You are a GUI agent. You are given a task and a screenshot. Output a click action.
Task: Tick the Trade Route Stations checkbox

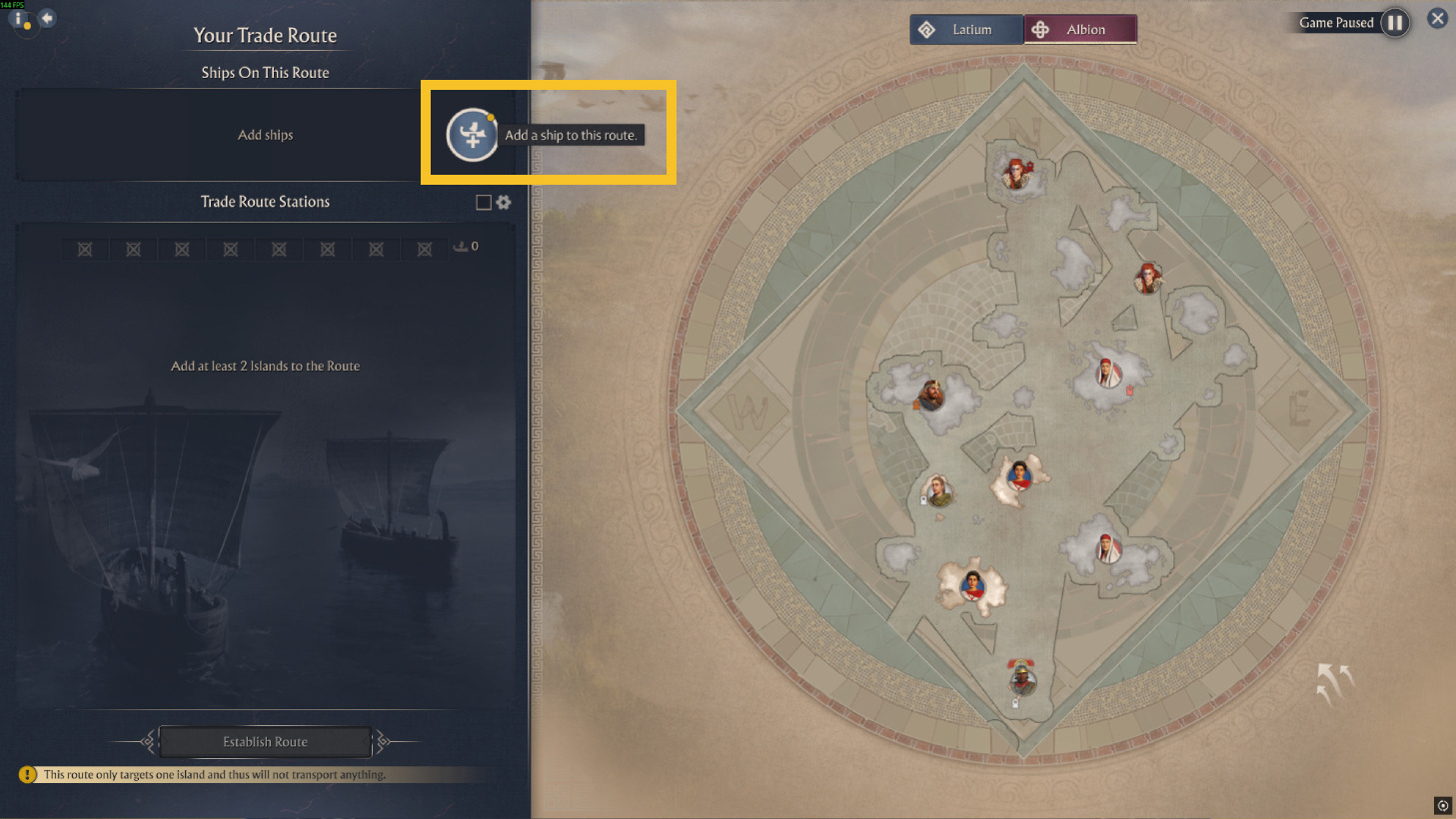tap(484, 203)
